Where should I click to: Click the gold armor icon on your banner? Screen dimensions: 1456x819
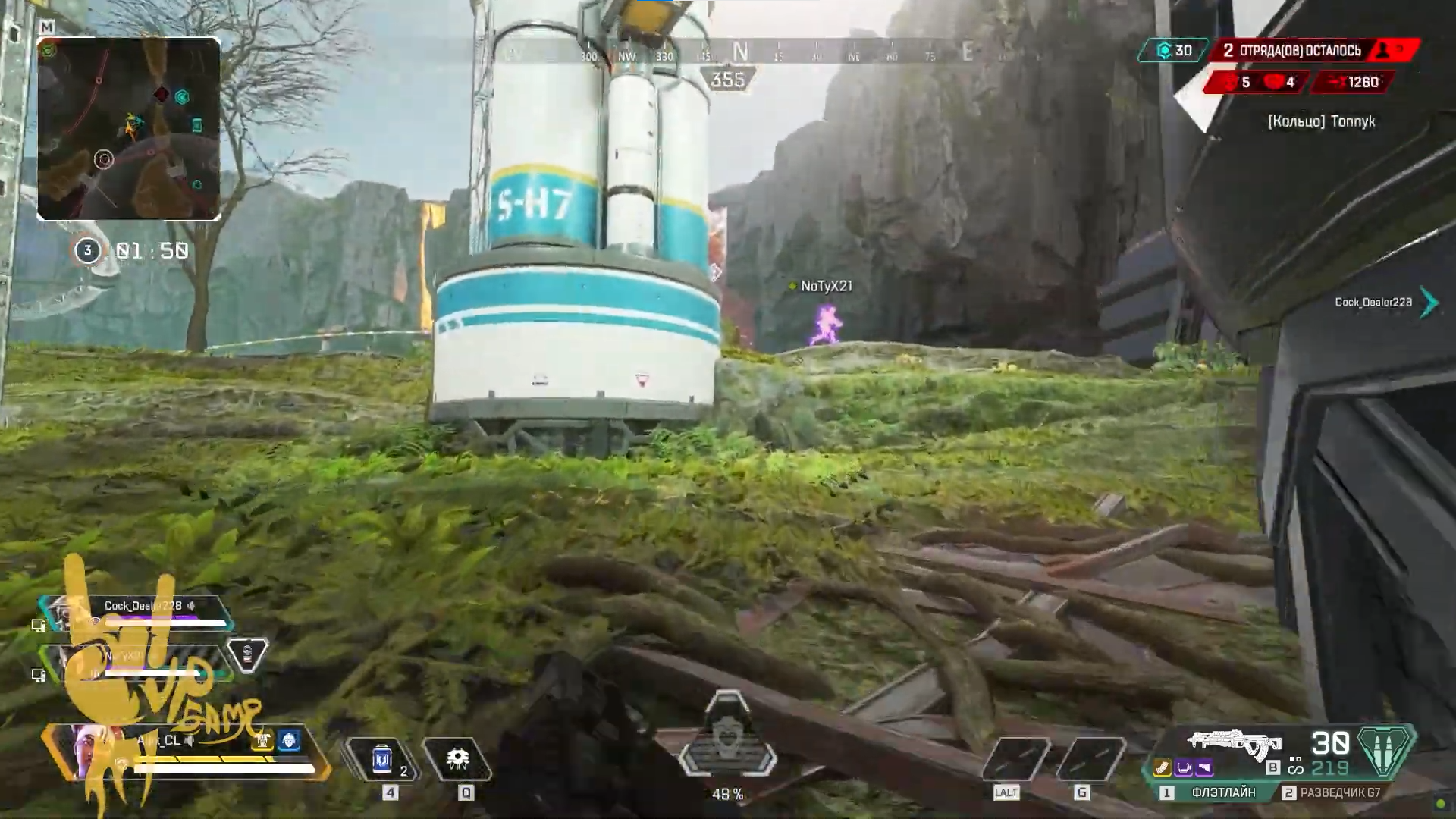coord(263,740)
